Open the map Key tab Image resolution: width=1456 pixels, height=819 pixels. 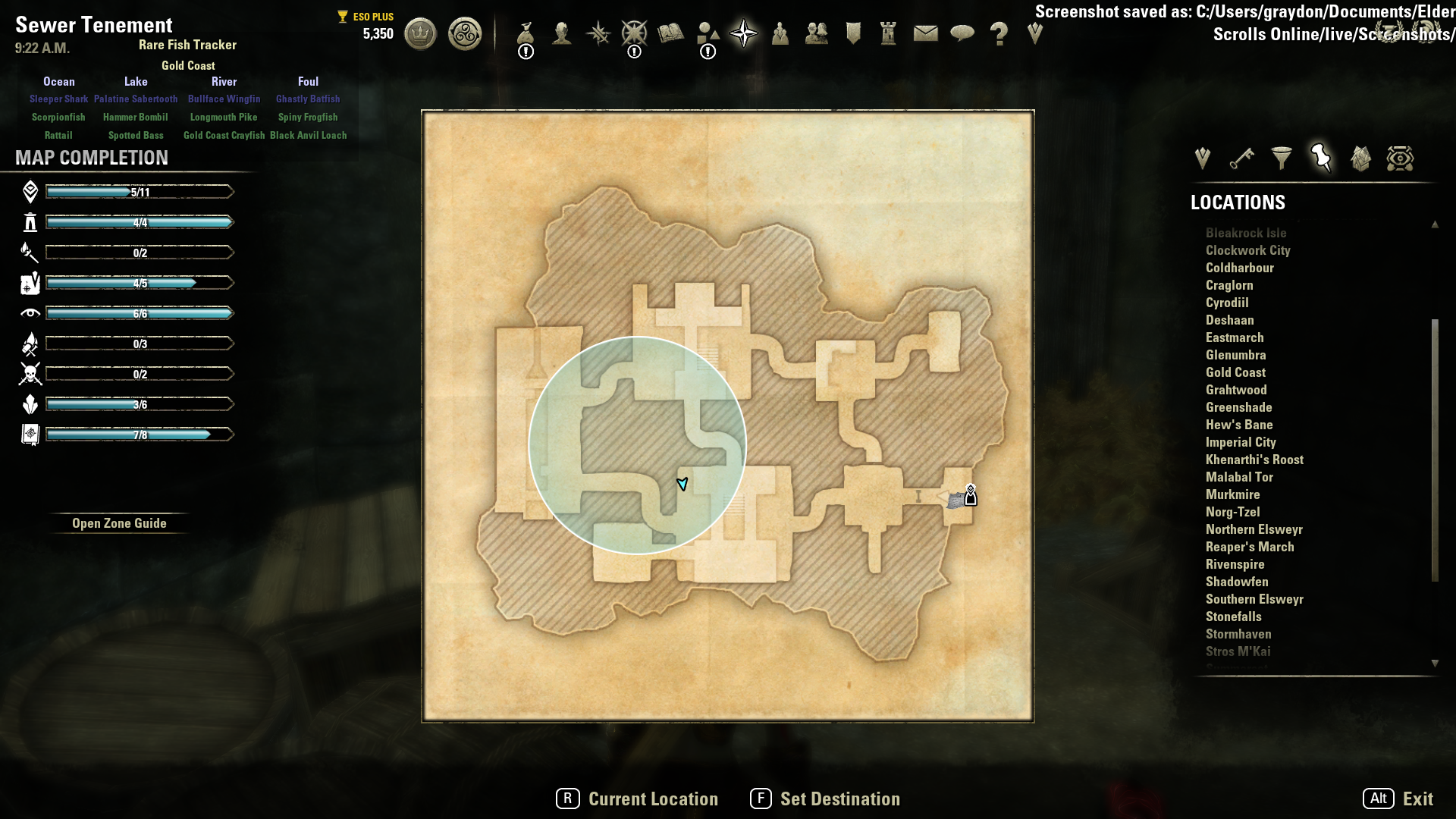(1241, 158)
